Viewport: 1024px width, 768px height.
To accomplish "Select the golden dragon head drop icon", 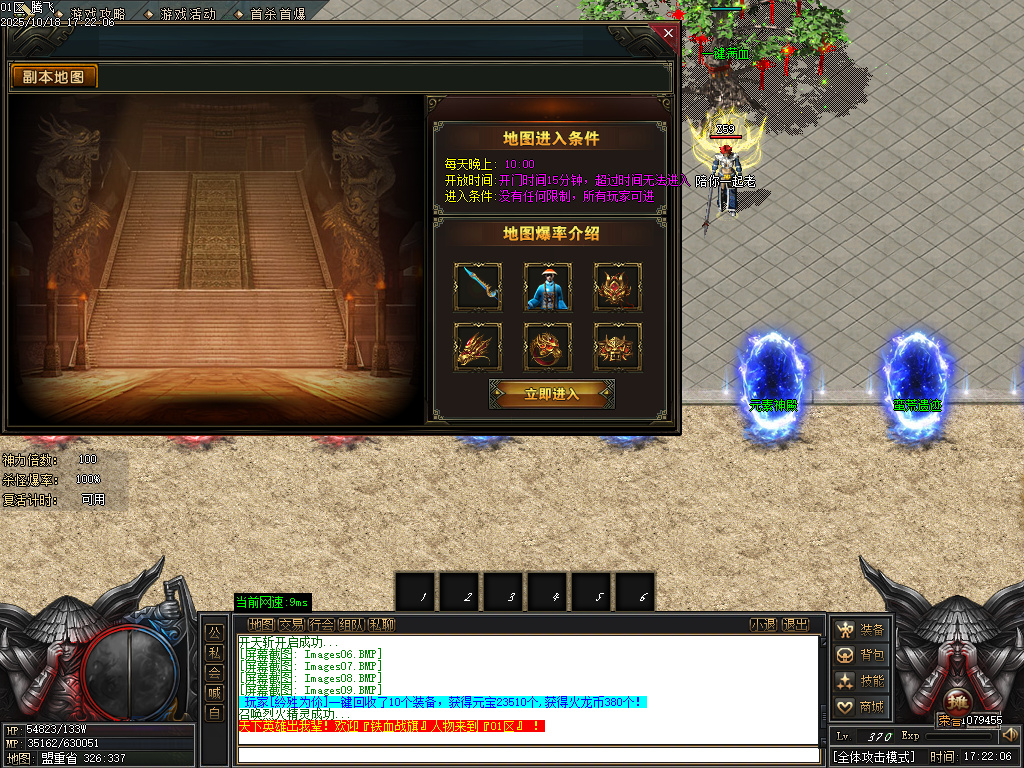I will point(477,347).
